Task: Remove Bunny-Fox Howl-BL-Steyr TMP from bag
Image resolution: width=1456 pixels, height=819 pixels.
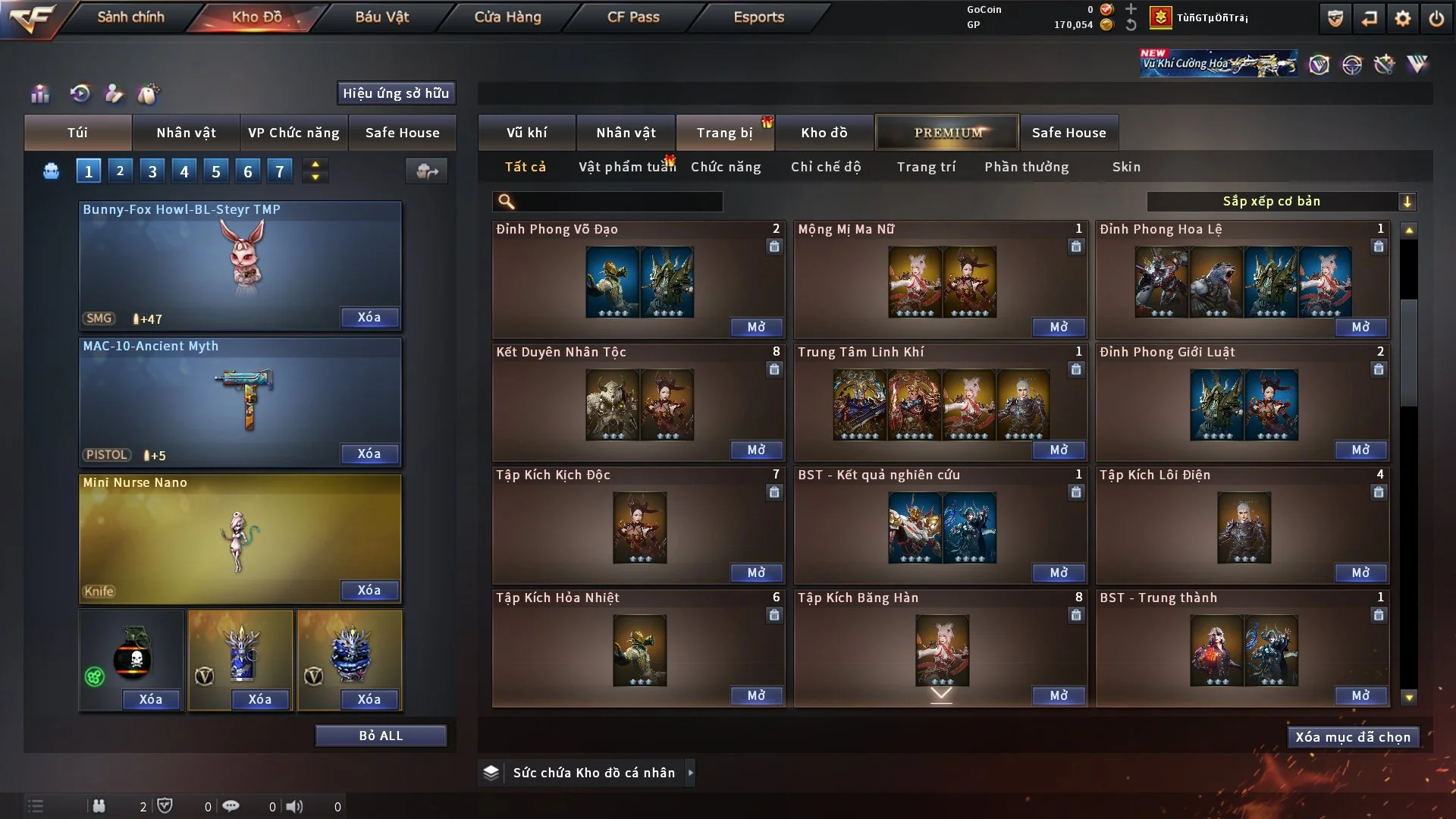Action: pos(369,317)
